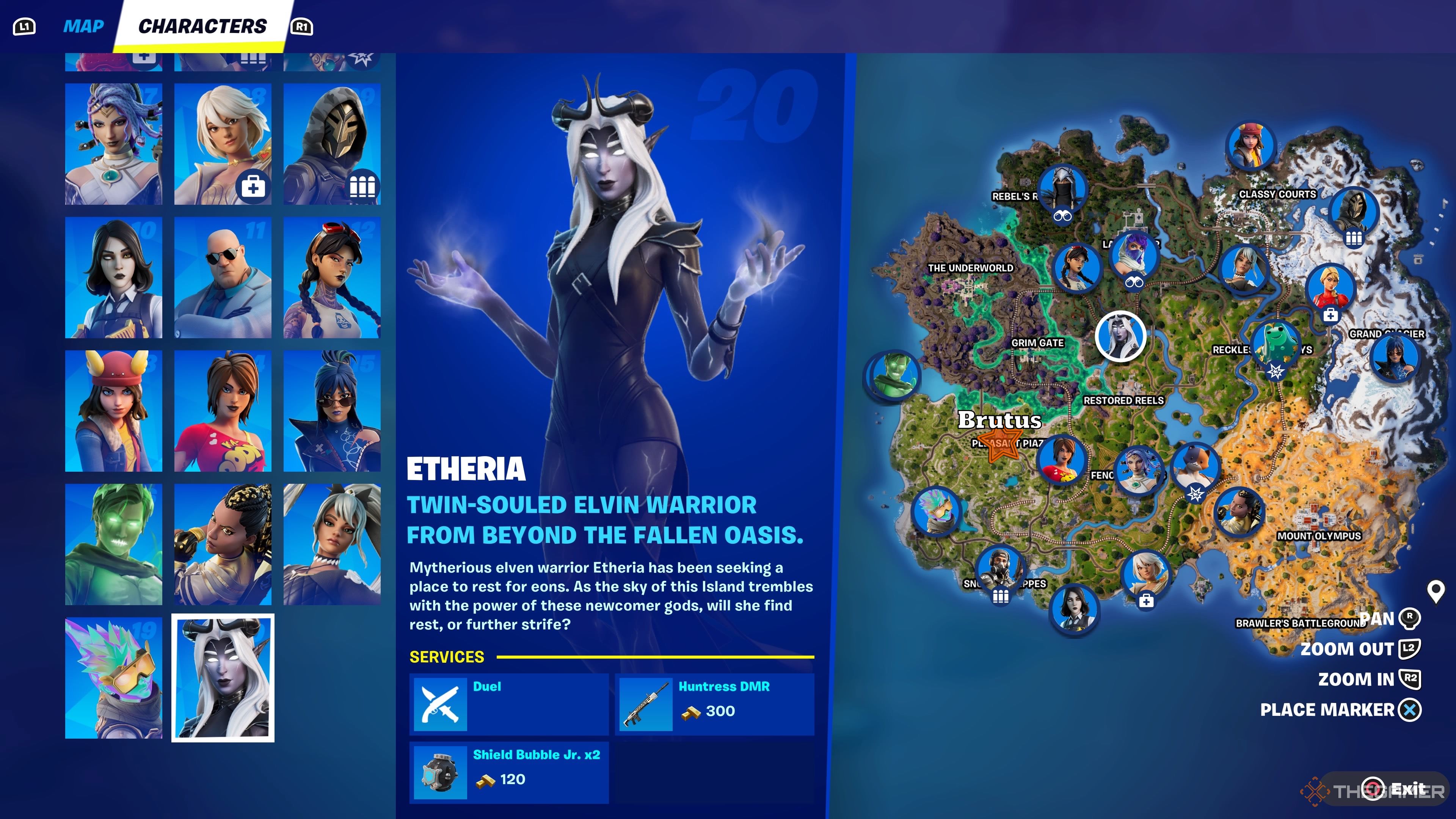Open the CHARACTERS tab
This screenshot has height=819, width=1456.
[204, 25]
